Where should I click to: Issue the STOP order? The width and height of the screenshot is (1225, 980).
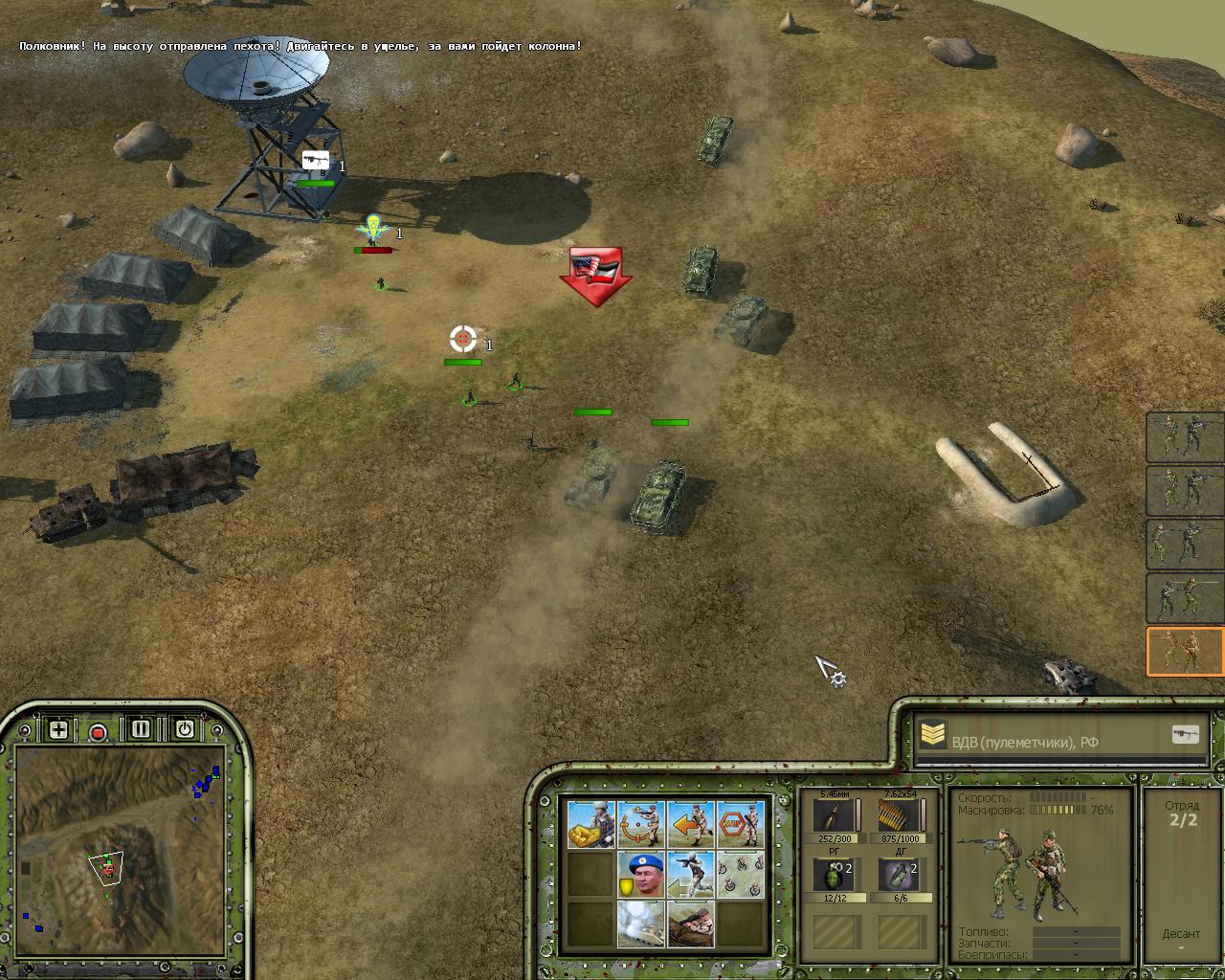741,825
